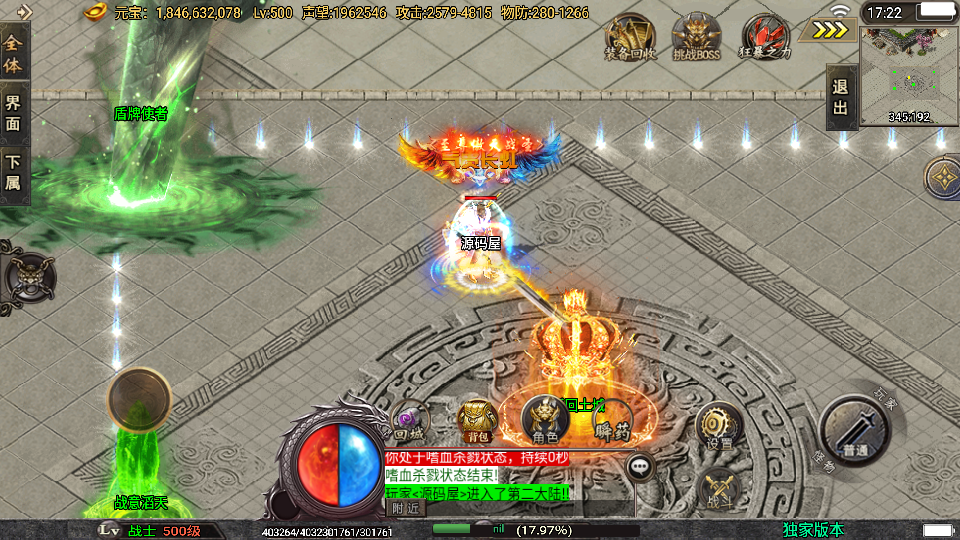The width and height of the screenshot is (960, 540).
Task: Collapse the top icons with yellow arrows button
Action: click(x=830, y=30)
